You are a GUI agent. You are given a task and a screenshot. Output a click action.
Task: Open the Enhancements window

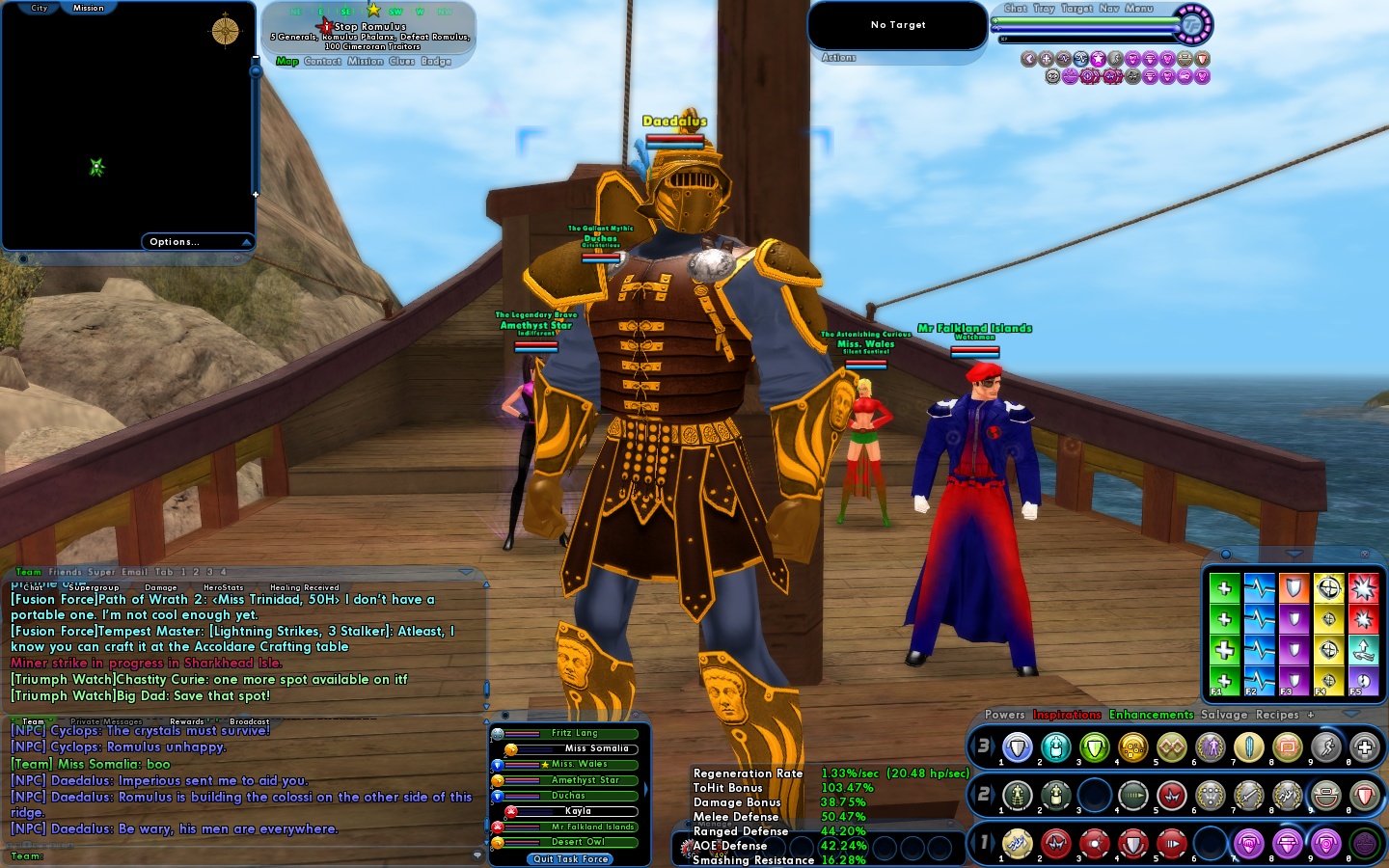click(x=1151, y=715)
